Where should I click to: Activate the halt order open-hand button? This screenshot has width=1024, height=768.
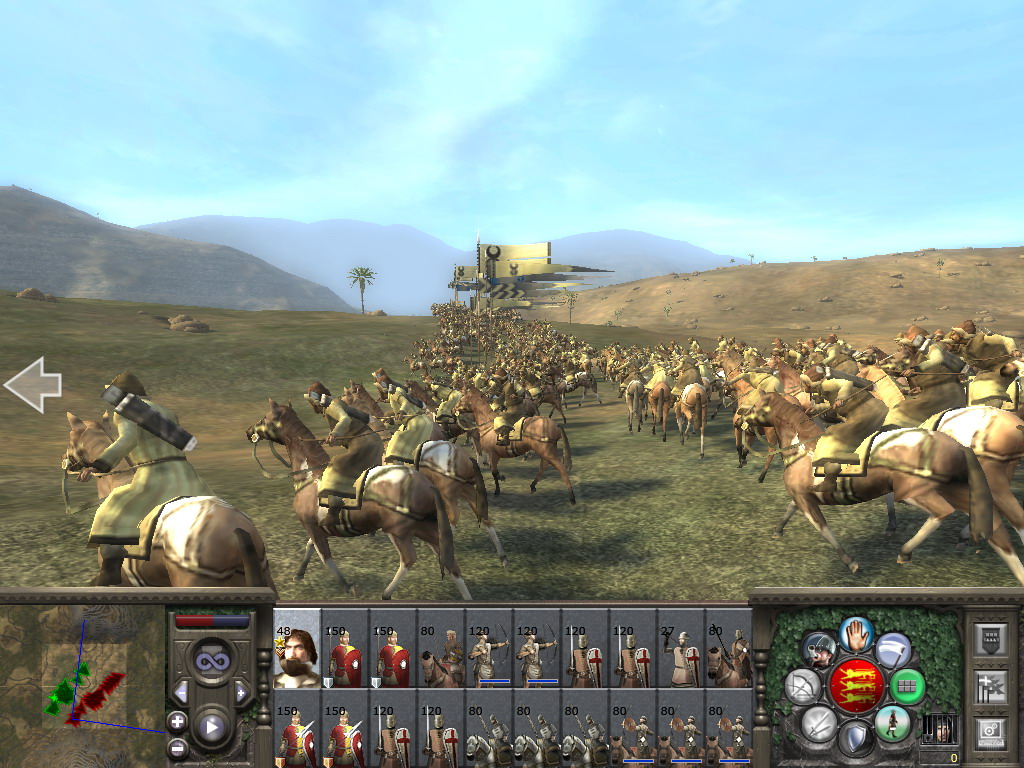(x=856, y=634)
